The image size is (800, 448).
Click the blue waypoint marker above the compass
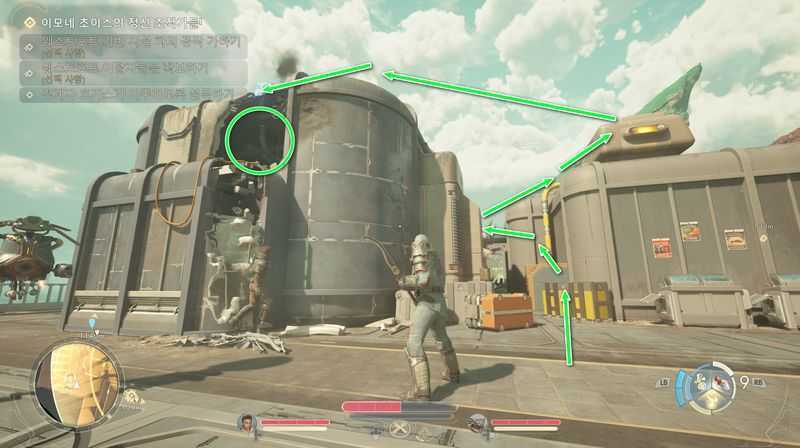click(93, 324)
